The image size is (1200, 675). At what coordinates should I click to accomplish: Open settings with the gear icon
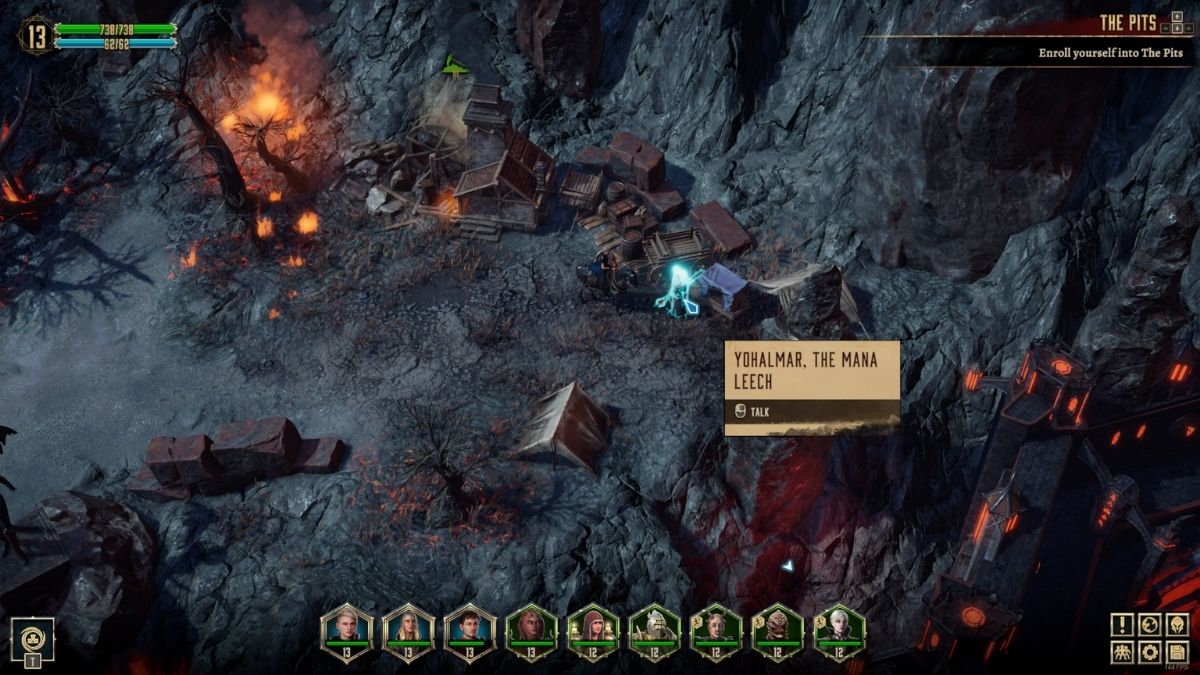coord(1149,652)
